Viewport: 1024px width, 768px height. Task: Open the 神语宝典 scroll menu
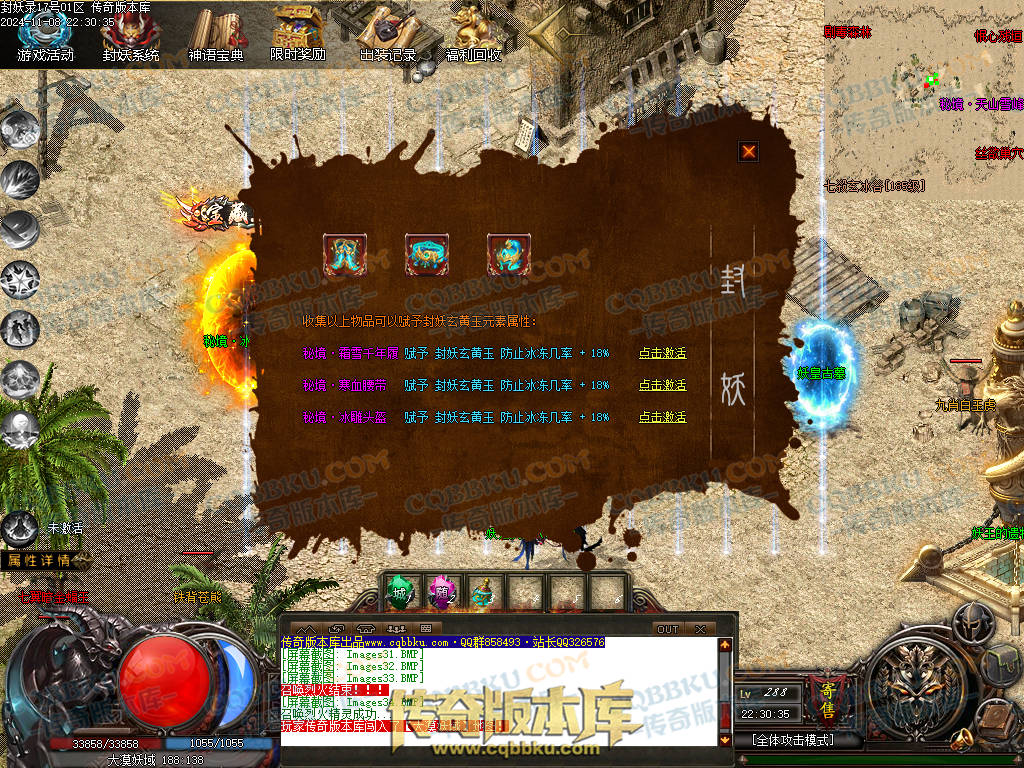click(216, 38)
